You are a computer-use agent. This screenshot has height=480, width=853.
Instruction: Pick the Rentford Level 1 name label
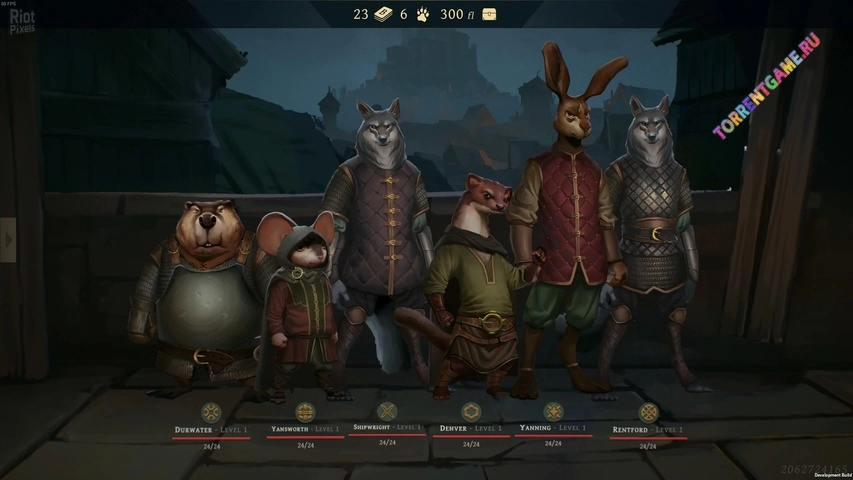tap(648, 429)
